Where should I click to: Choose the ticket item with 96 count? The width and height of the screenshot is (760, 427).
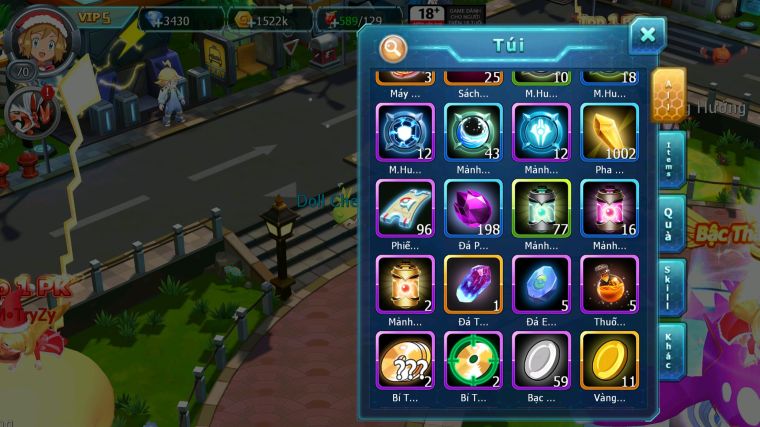405,208
